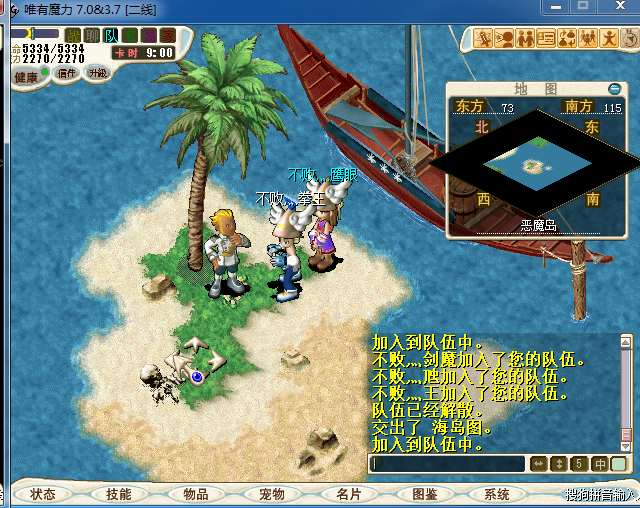Image resolution: width=640 pixels, height=508 pixels.
Task: Toggle the red 家 family channel switch
Action: tap(166, 36)
